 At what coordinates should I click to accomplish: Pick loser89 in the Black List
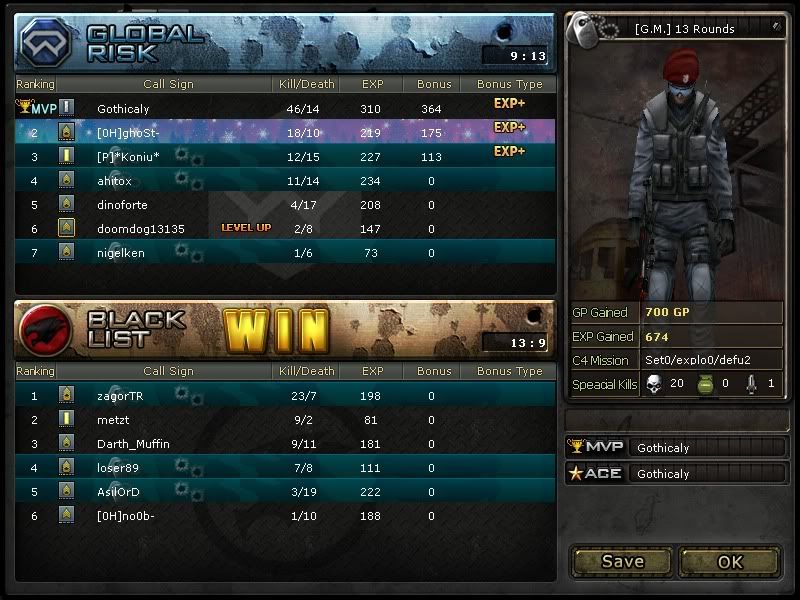click(285, 467)
